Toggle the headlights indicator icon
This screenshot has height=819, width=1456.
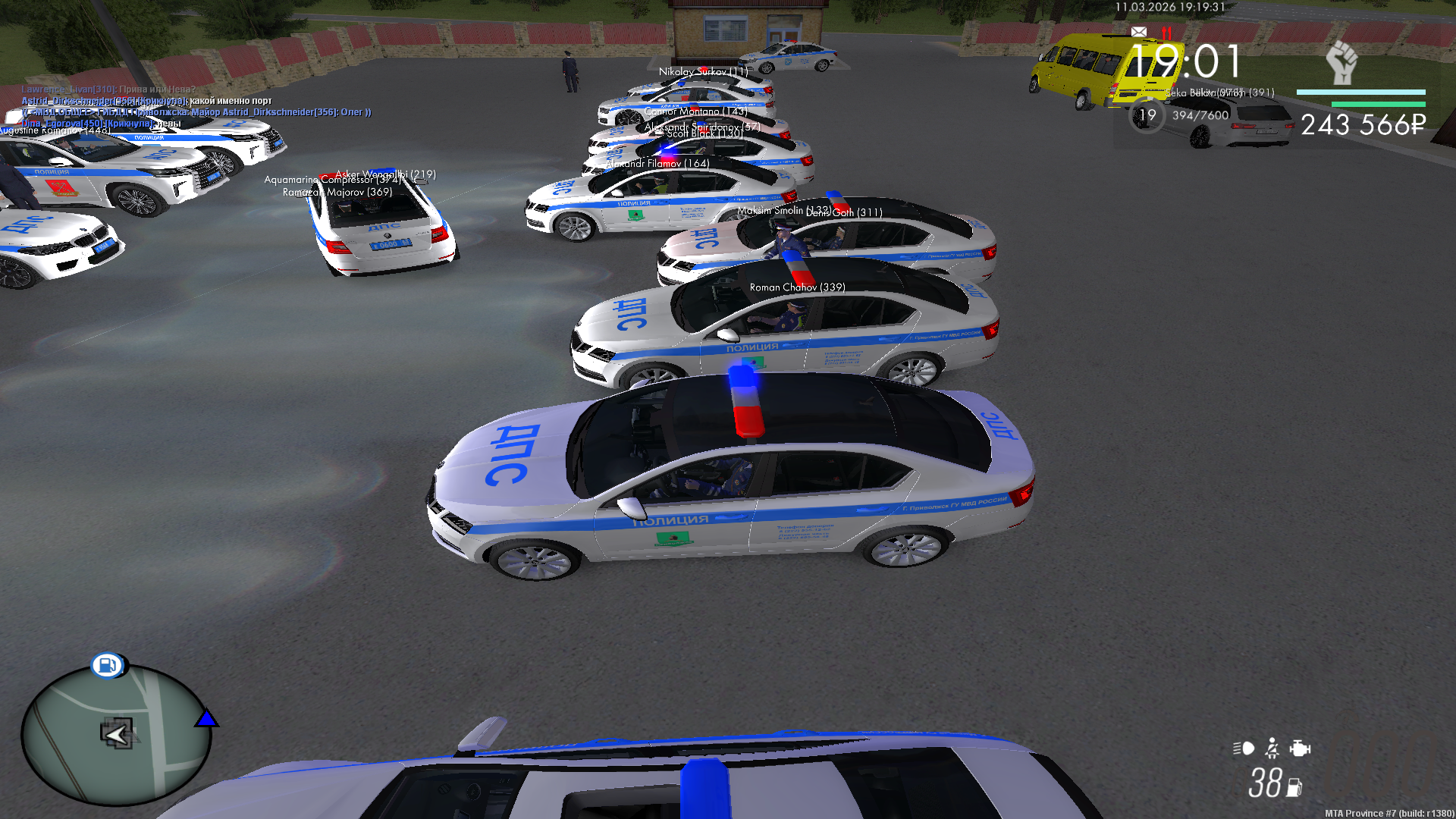1244,748
